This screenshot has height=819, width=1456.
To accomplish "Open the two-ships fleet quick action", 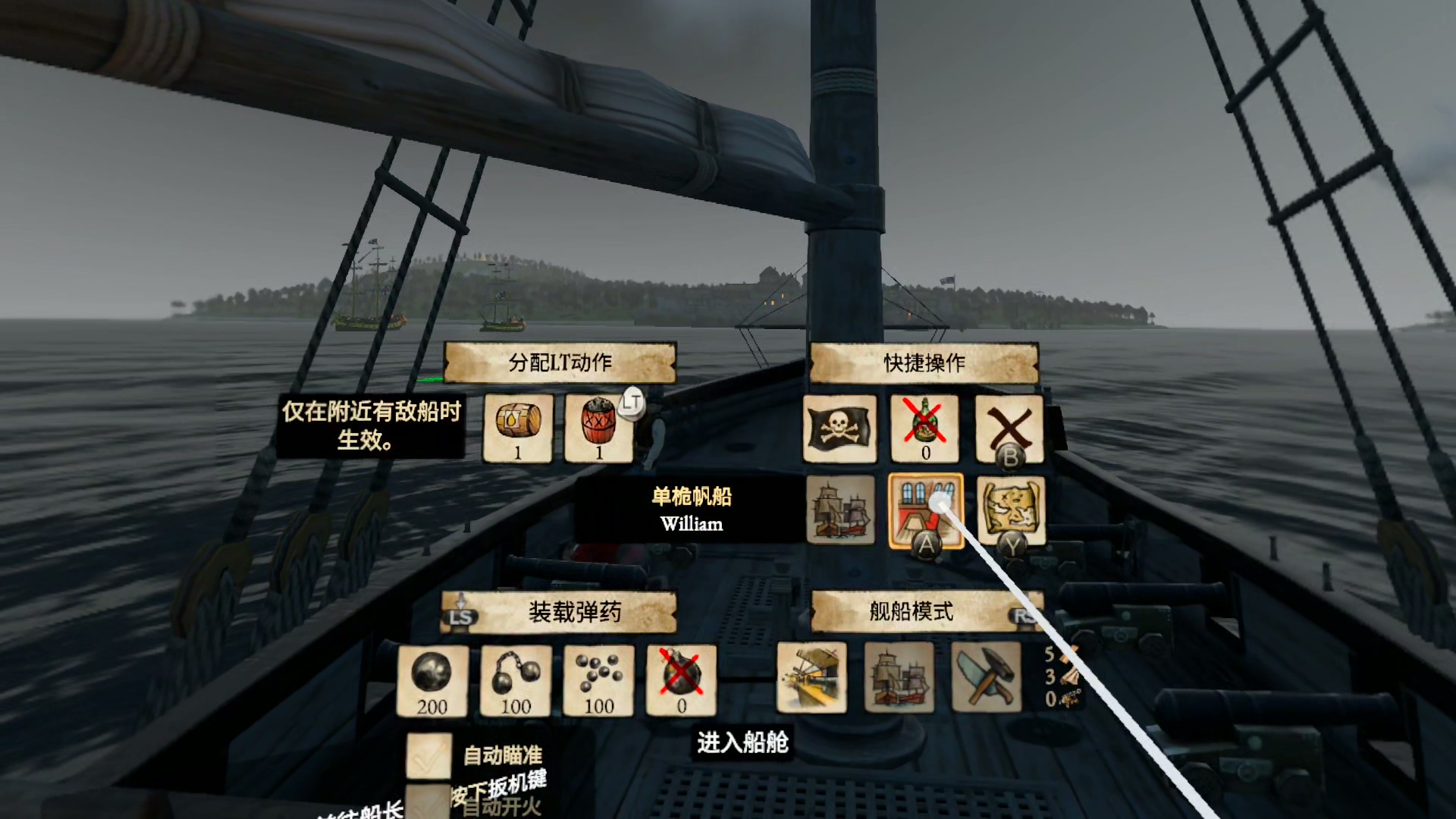I will [x=840, y=510].
